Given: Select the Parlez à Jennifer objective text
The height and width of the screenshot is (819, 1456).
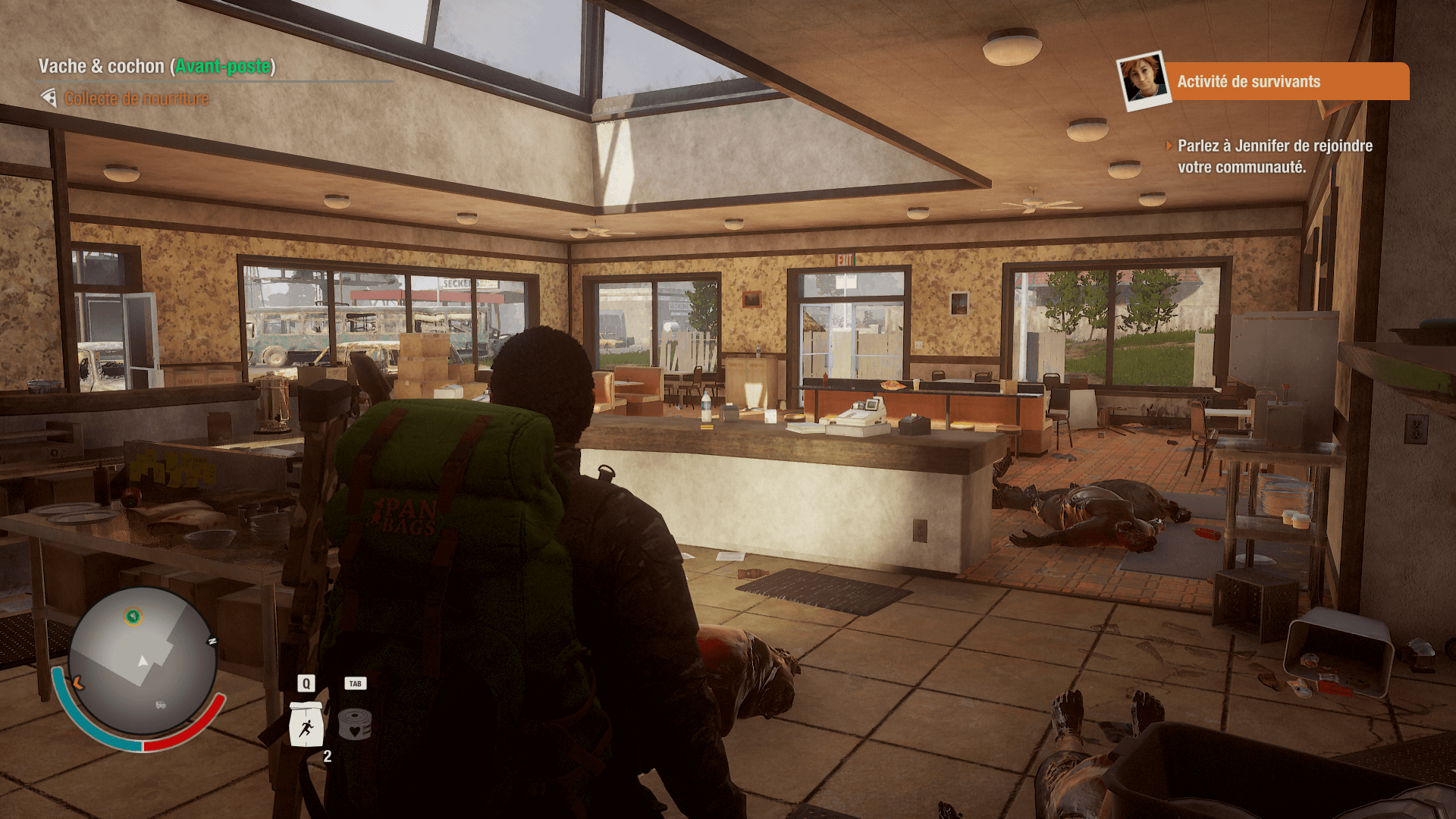Looking at the screenshot, I should 1274,156.
